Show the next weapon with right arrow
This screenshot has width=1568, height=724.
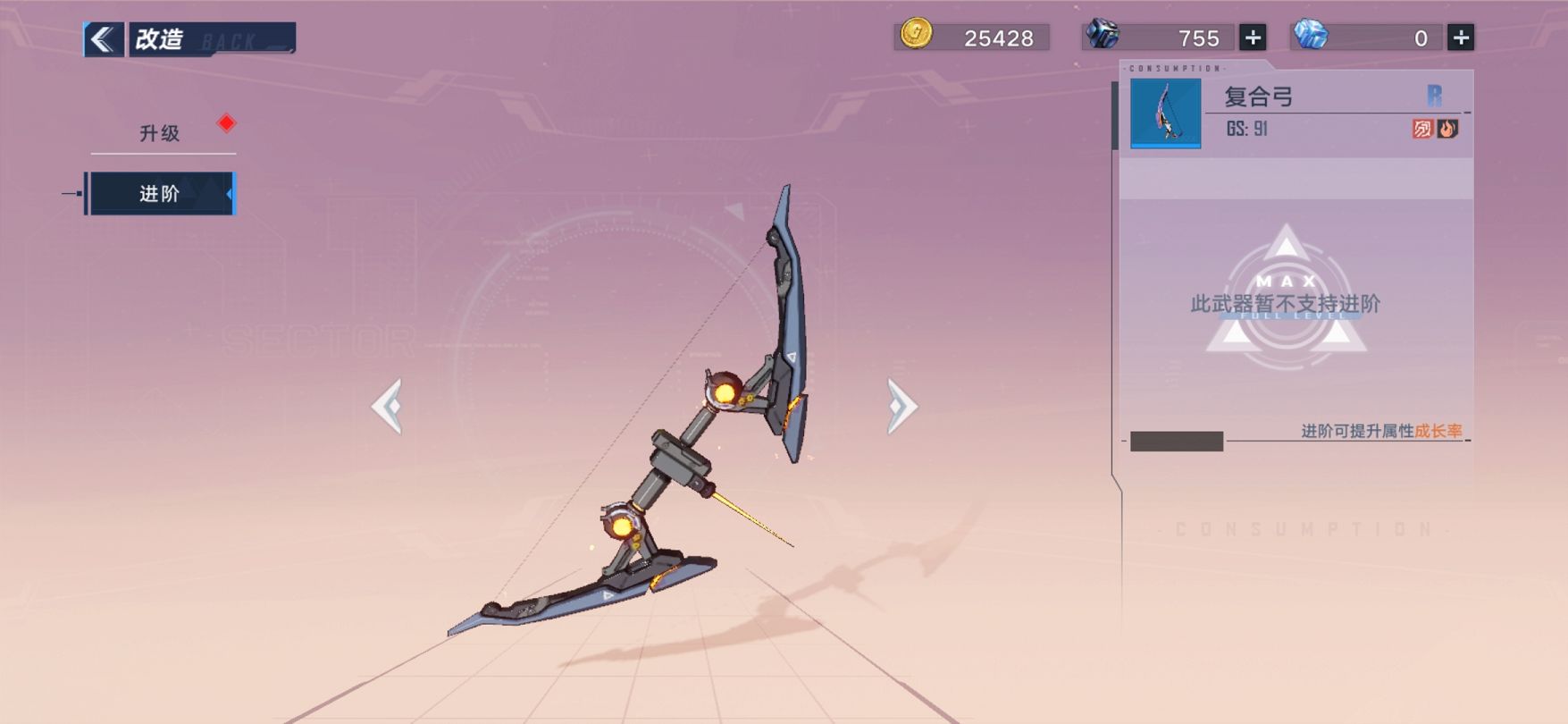[x=901, y=407]
